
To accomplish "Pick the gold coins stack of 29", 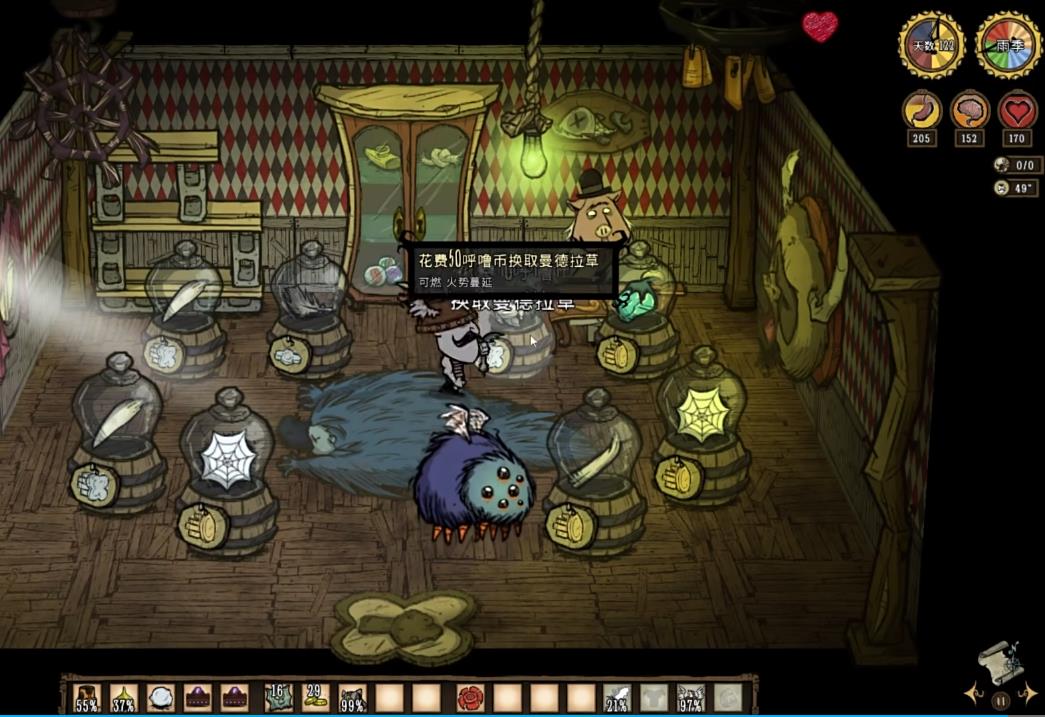I will click(316, 697).
